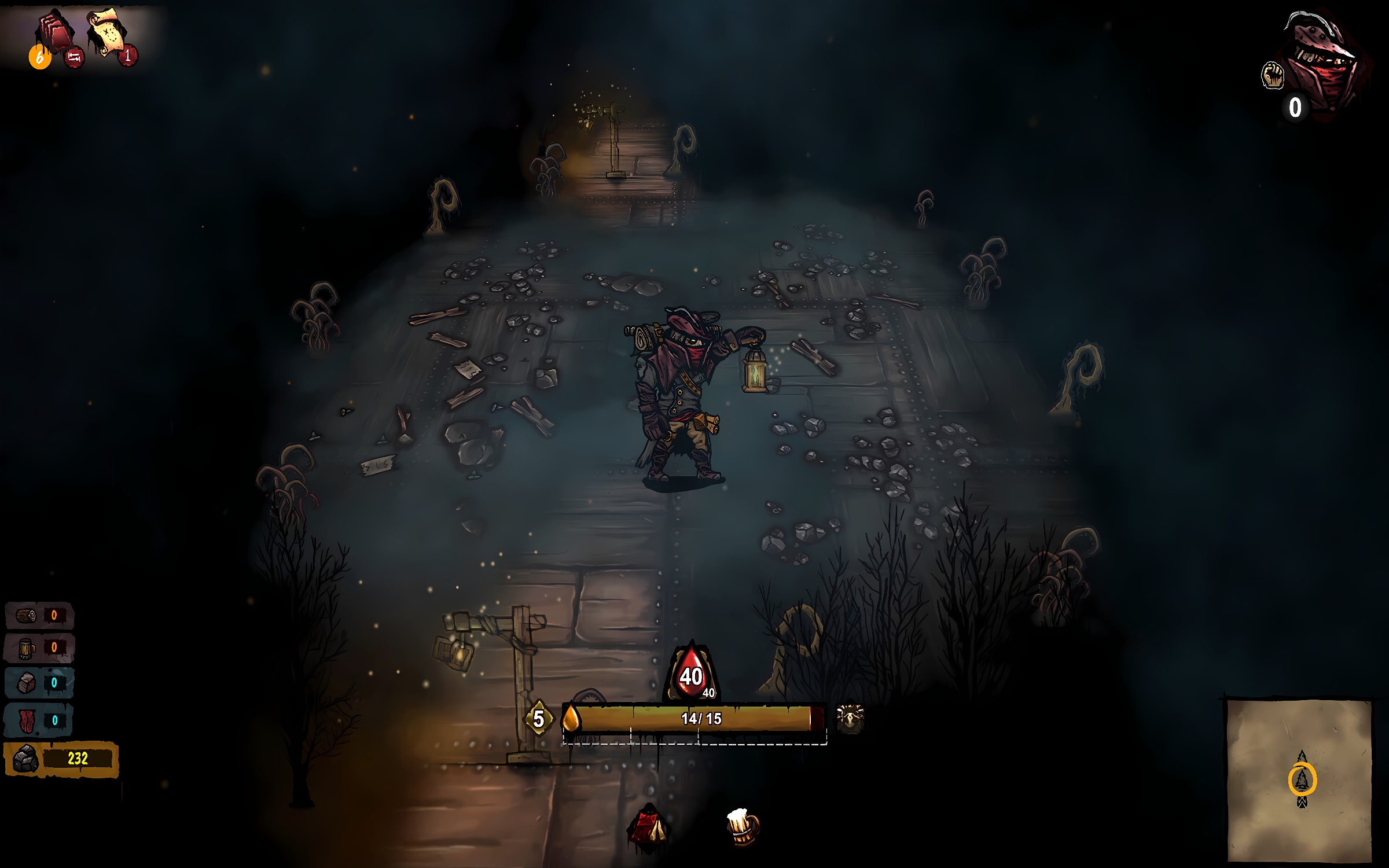Click the deck swap arrows badge
Image resolution: width=1389 pixels, height=868 pixels.
74,57
